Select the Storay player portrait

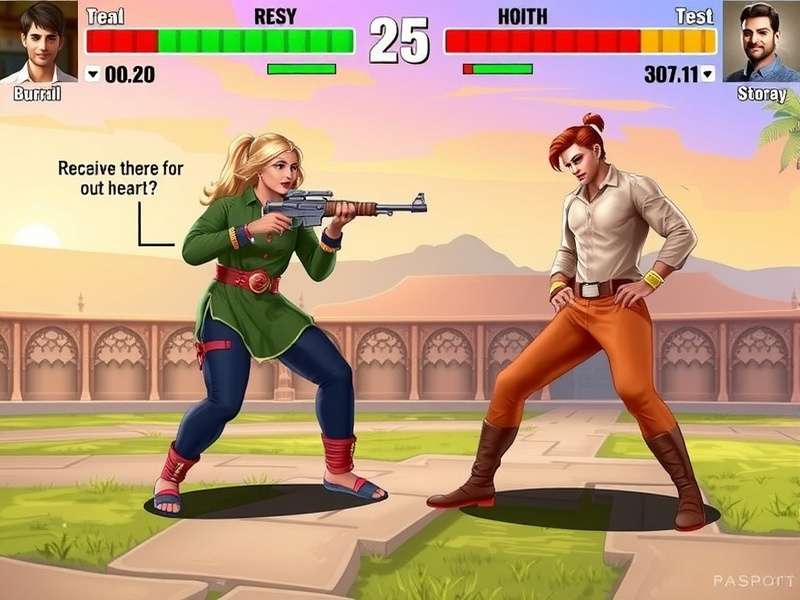[x=761, y=42]
